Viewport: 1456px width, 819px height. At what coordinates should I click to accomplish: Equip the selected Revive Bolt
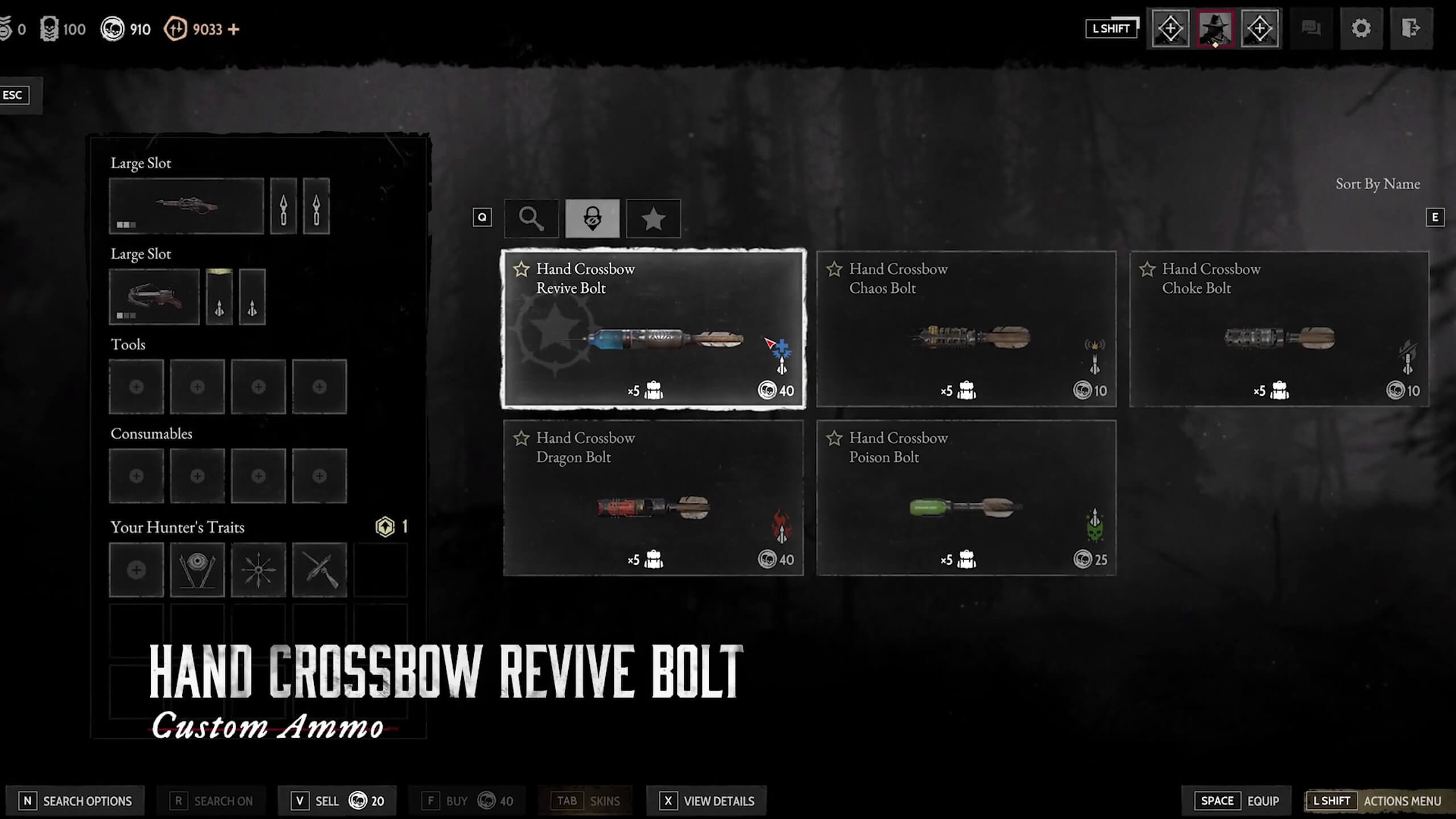pos(1239,801)
